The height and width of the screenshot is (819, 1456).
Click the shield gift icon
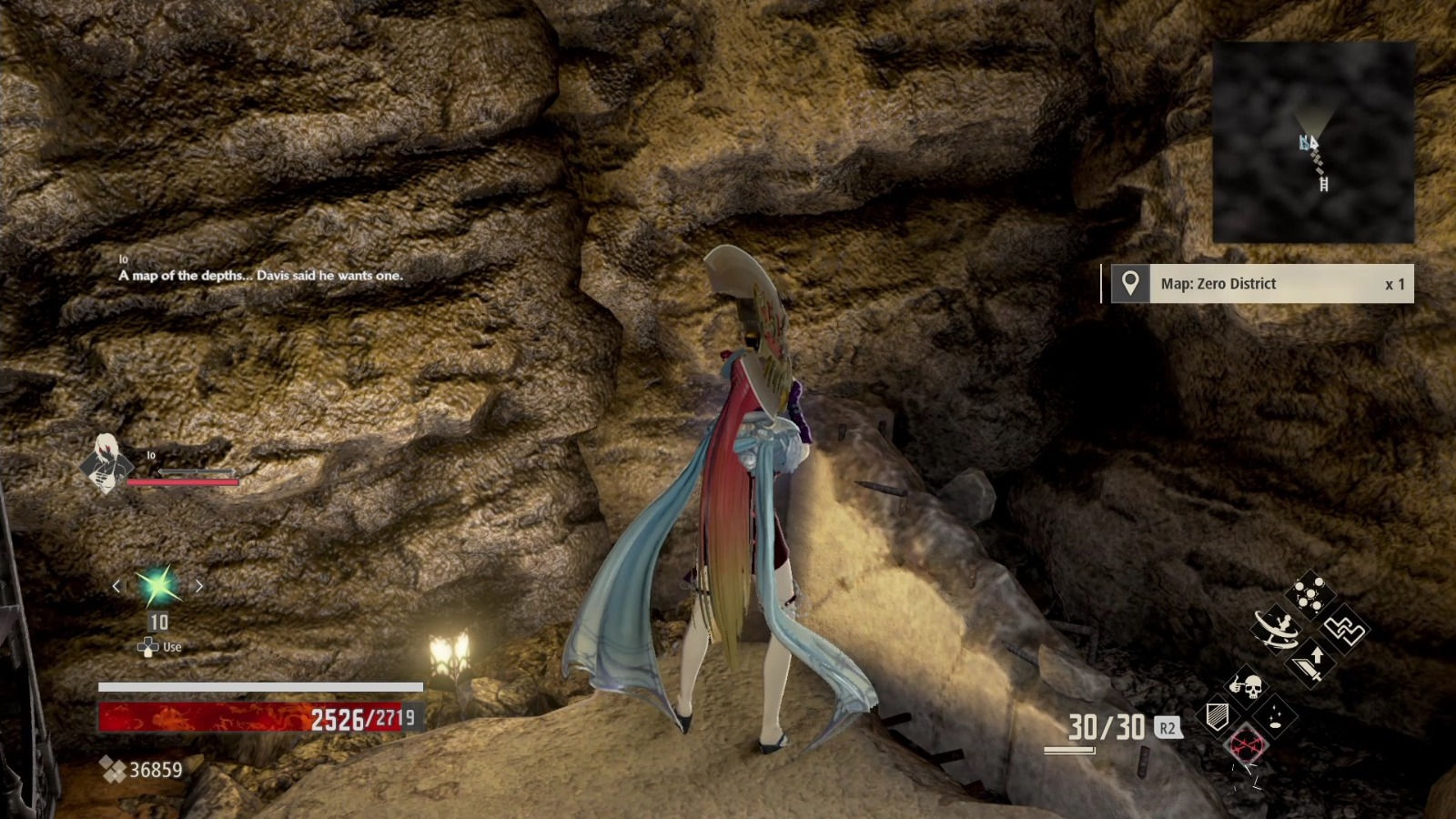click(x=1216, y=716)
